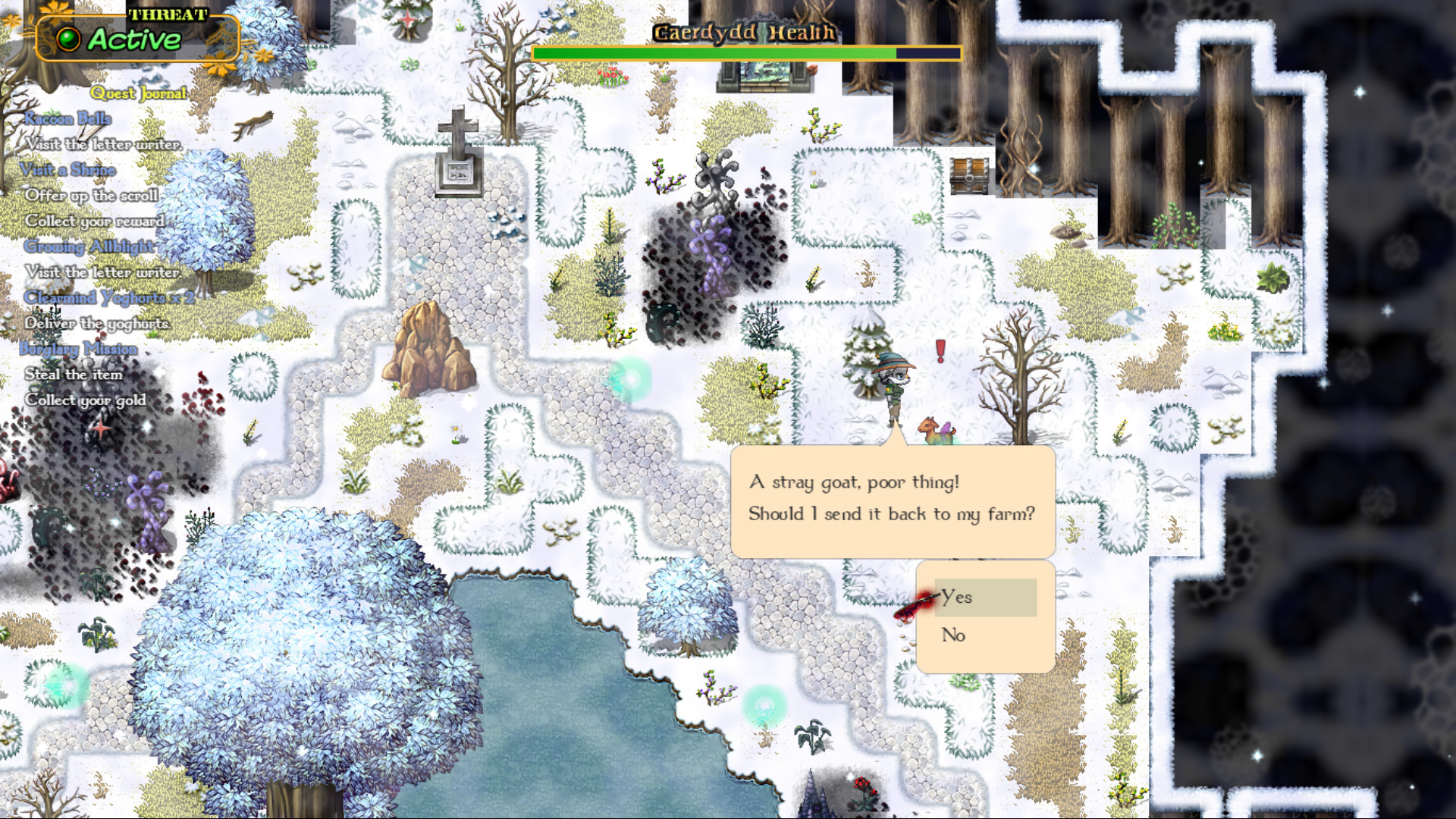Screen dimensions: 1456x819
Task: Click the Caerdydd Health progress bar
Action: pyautogui.click(x=746, y=53)
